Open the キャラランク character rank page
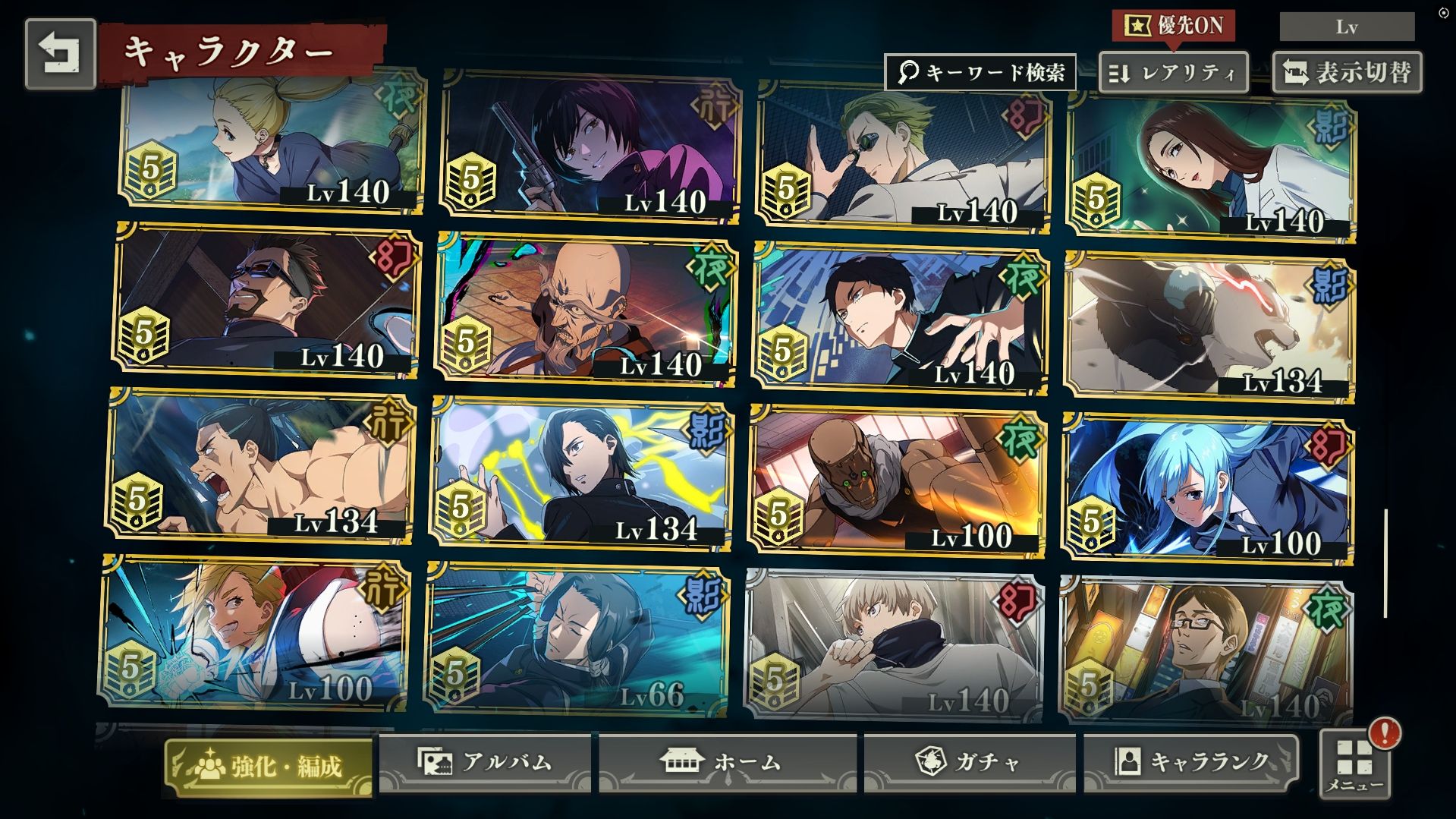 click(1190, 762)
